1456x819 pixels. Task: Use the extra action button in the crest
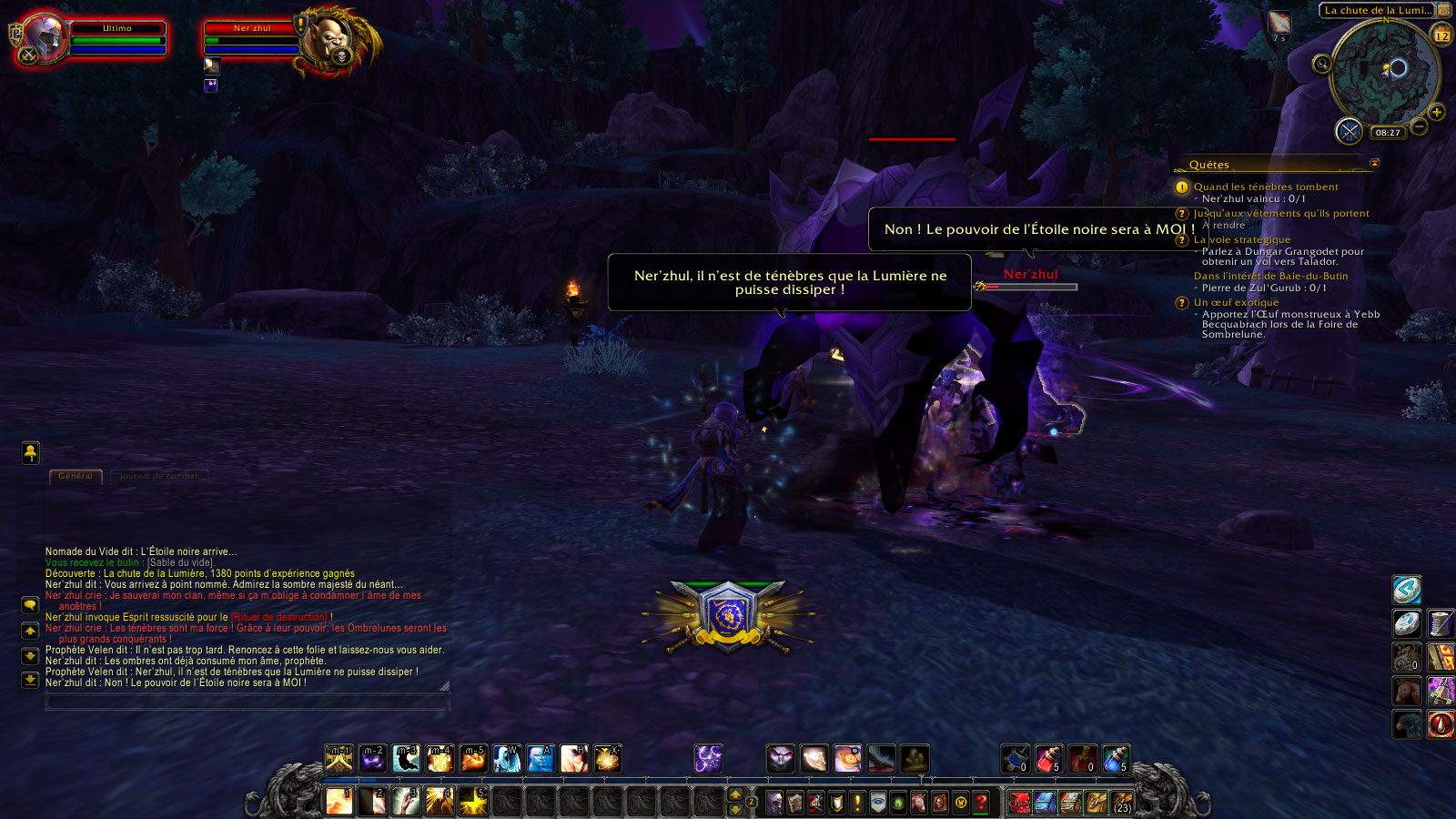728,616
